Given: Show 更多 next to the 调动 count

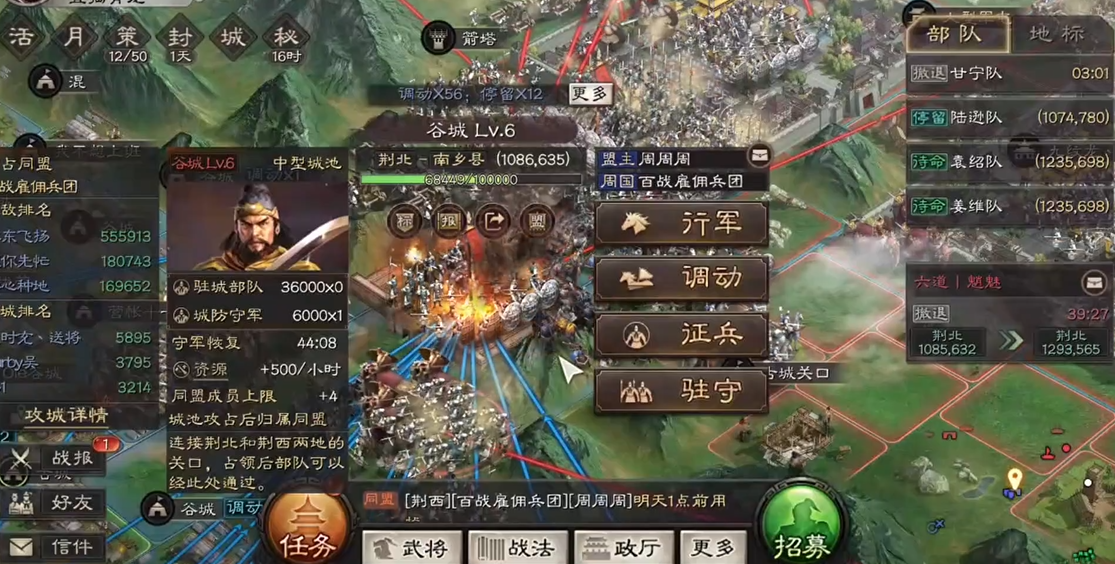Looking at the screenshot, I should (x=589, y=94).
